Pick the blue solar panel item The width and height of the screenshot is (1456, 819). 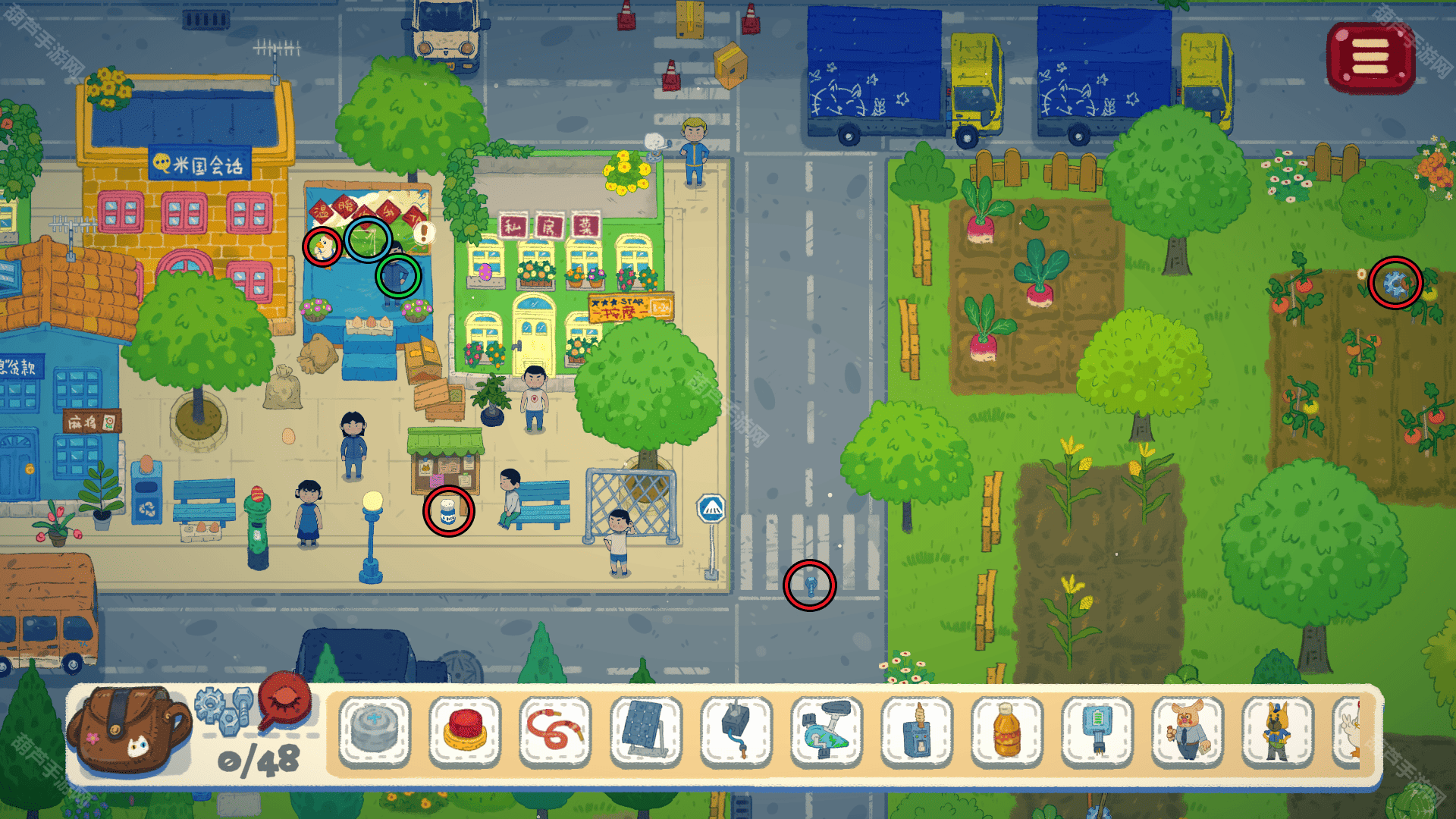pos(645,731)
